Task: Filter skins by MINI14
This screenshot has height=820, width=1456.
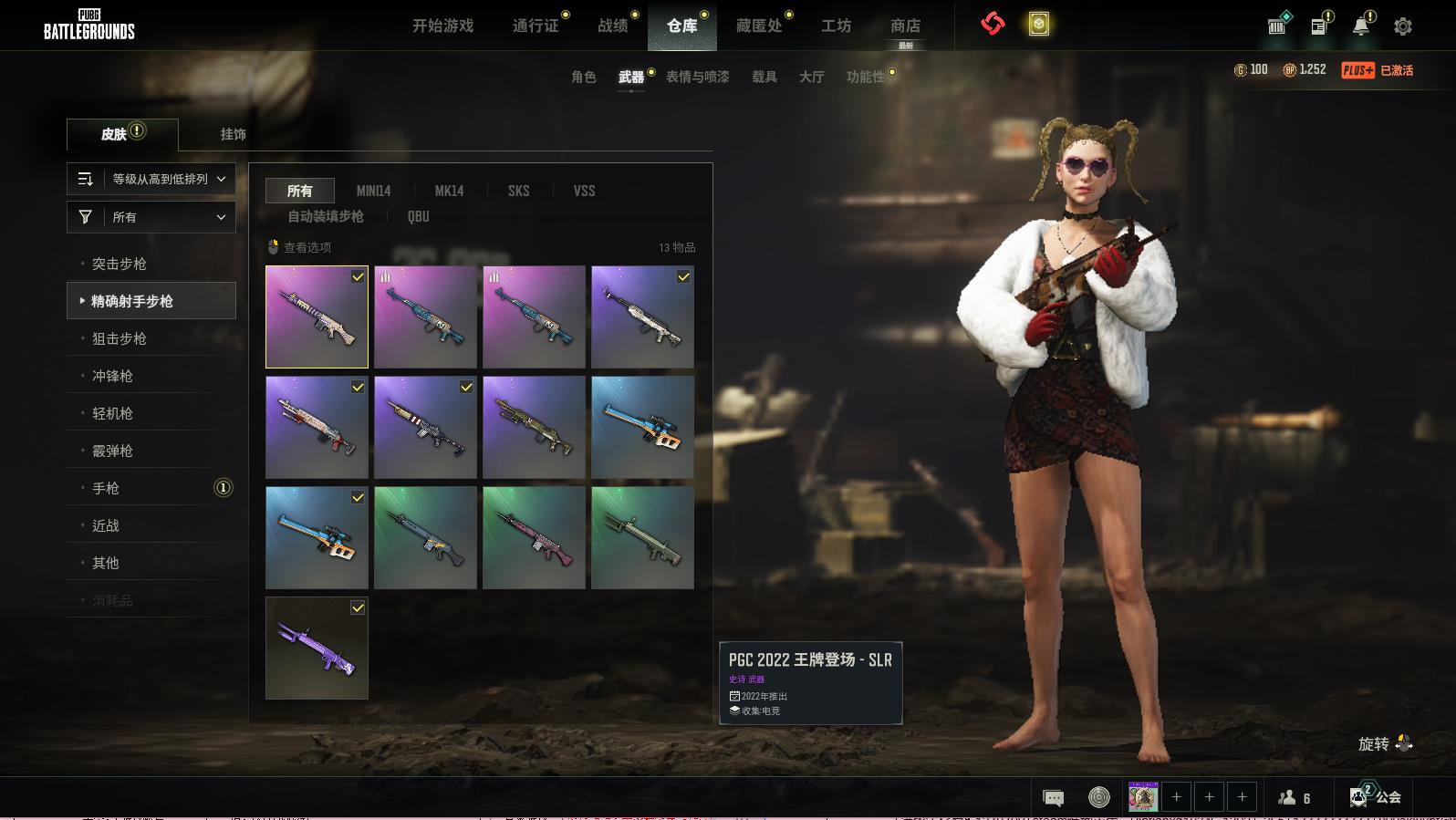Action: pyautogui.click(x=373, y=191)
